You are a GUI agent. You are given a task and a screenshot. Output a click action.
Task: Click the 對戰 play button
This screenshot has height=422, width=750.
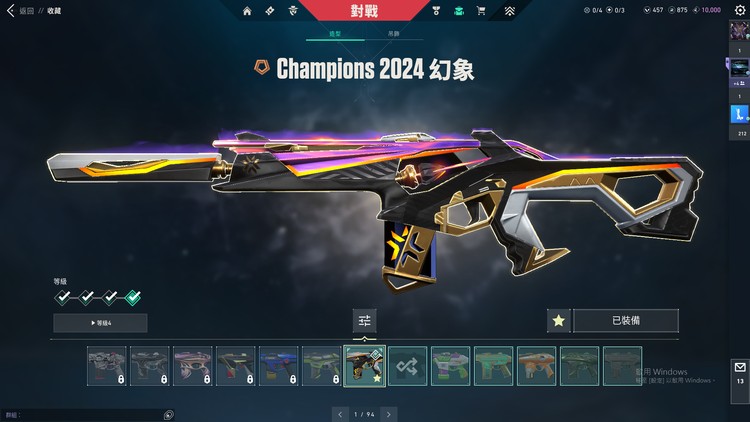pyautogui.click(x=364, y=11)
